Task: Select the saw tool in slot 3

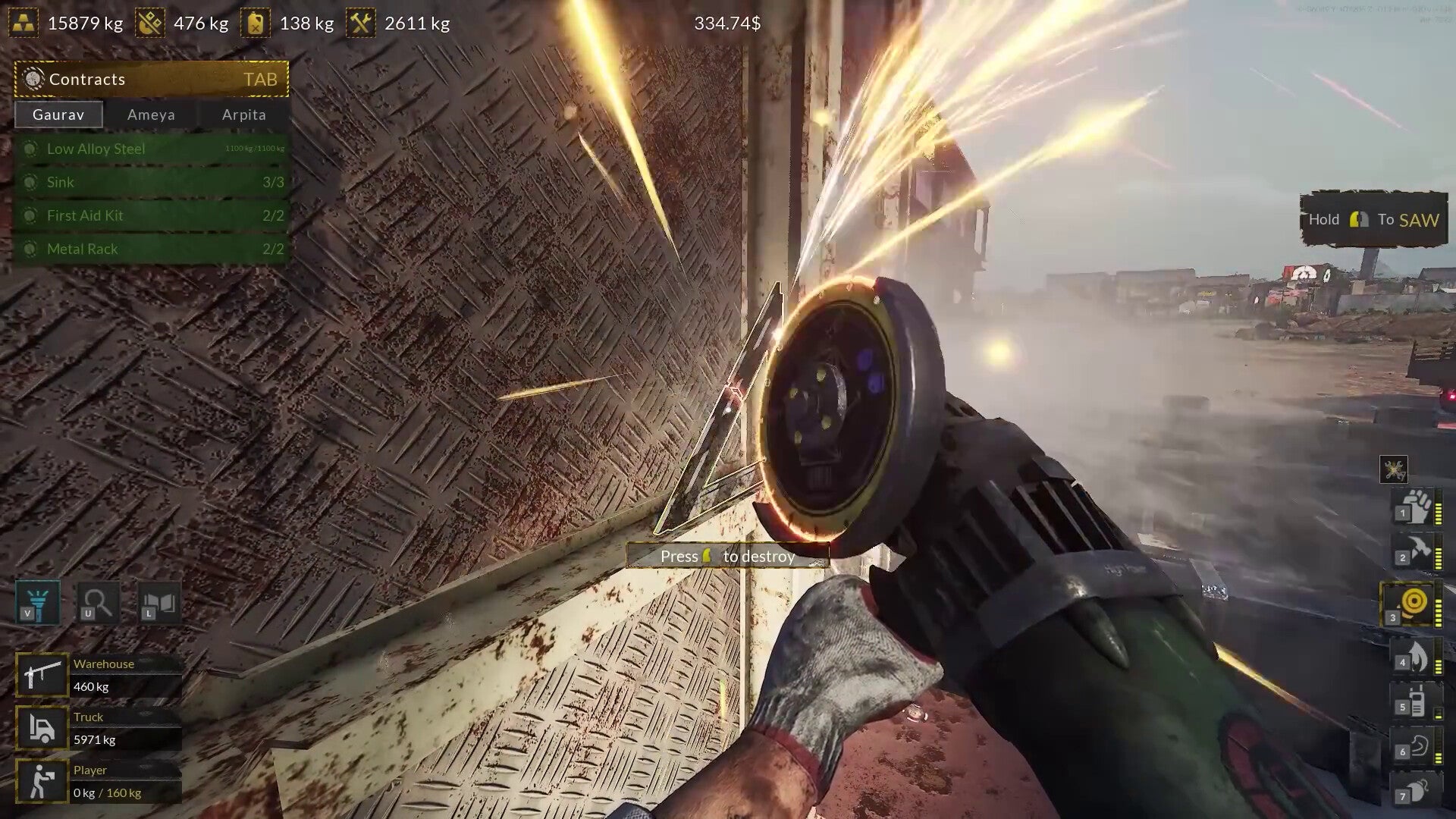Action: click(1412, 604)
